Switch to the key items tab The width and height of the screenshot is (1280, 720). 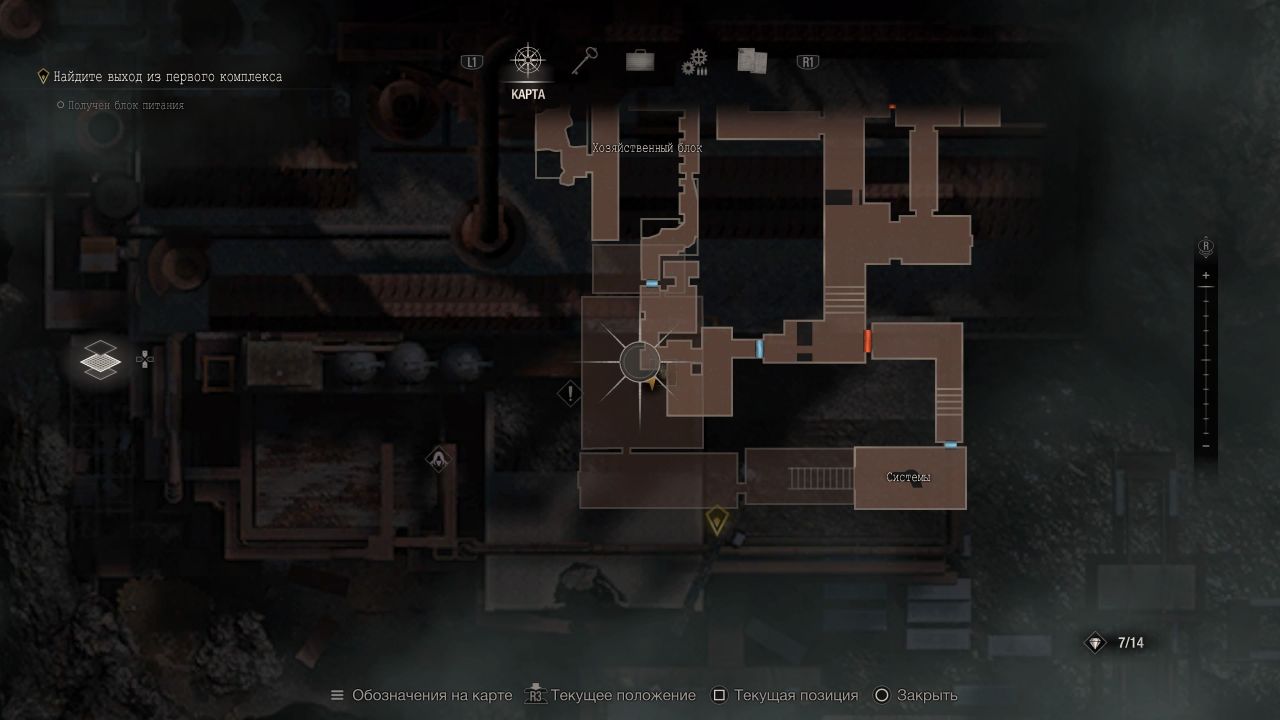584,62
